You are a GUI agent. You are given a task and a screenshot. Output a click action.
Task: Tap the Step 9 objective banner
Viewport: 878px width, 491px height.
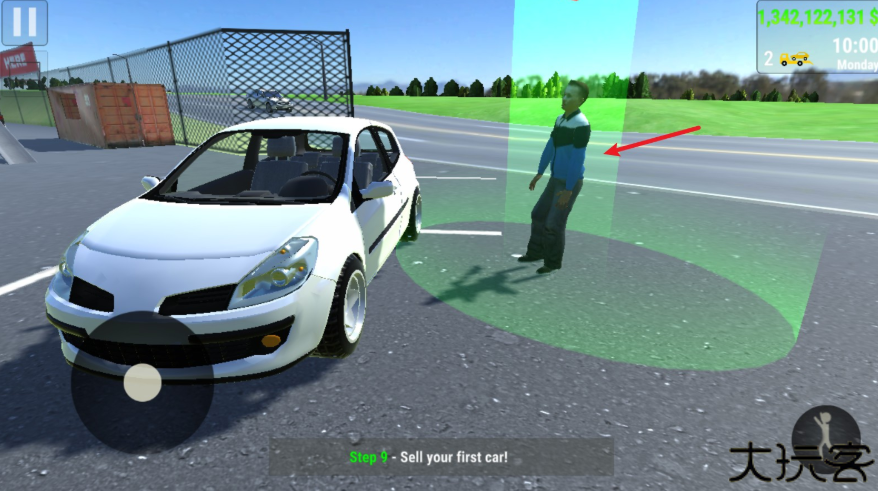click(440, 457)
